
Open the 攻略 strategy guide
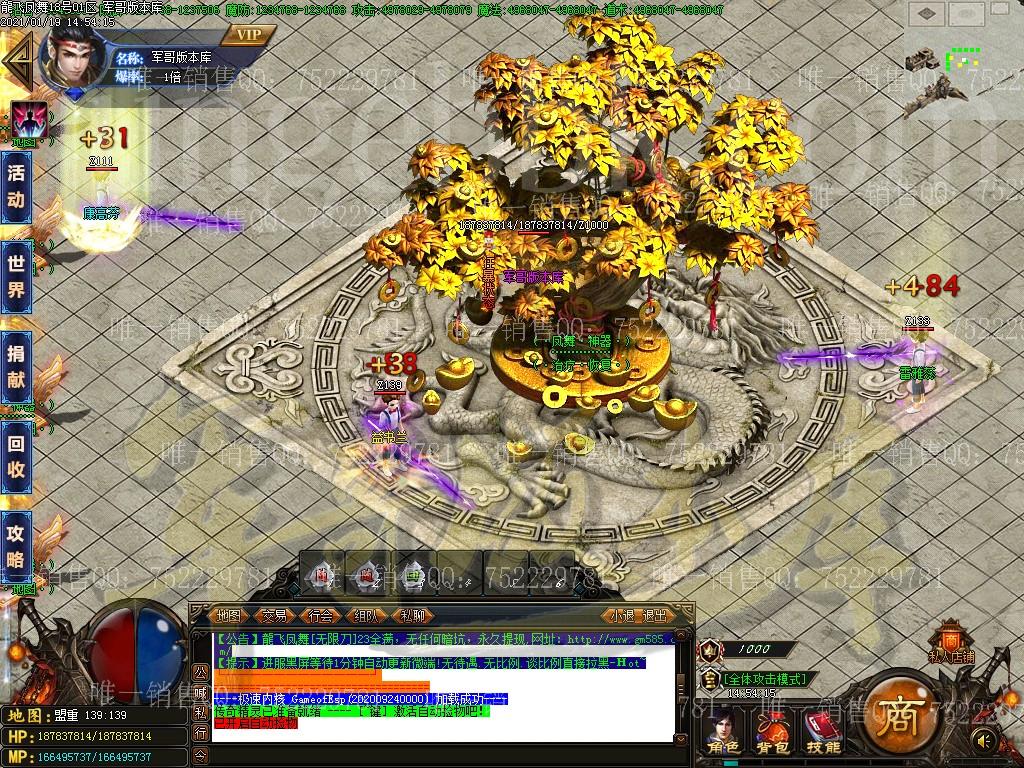pyautogui.click(x=16, y=546)
